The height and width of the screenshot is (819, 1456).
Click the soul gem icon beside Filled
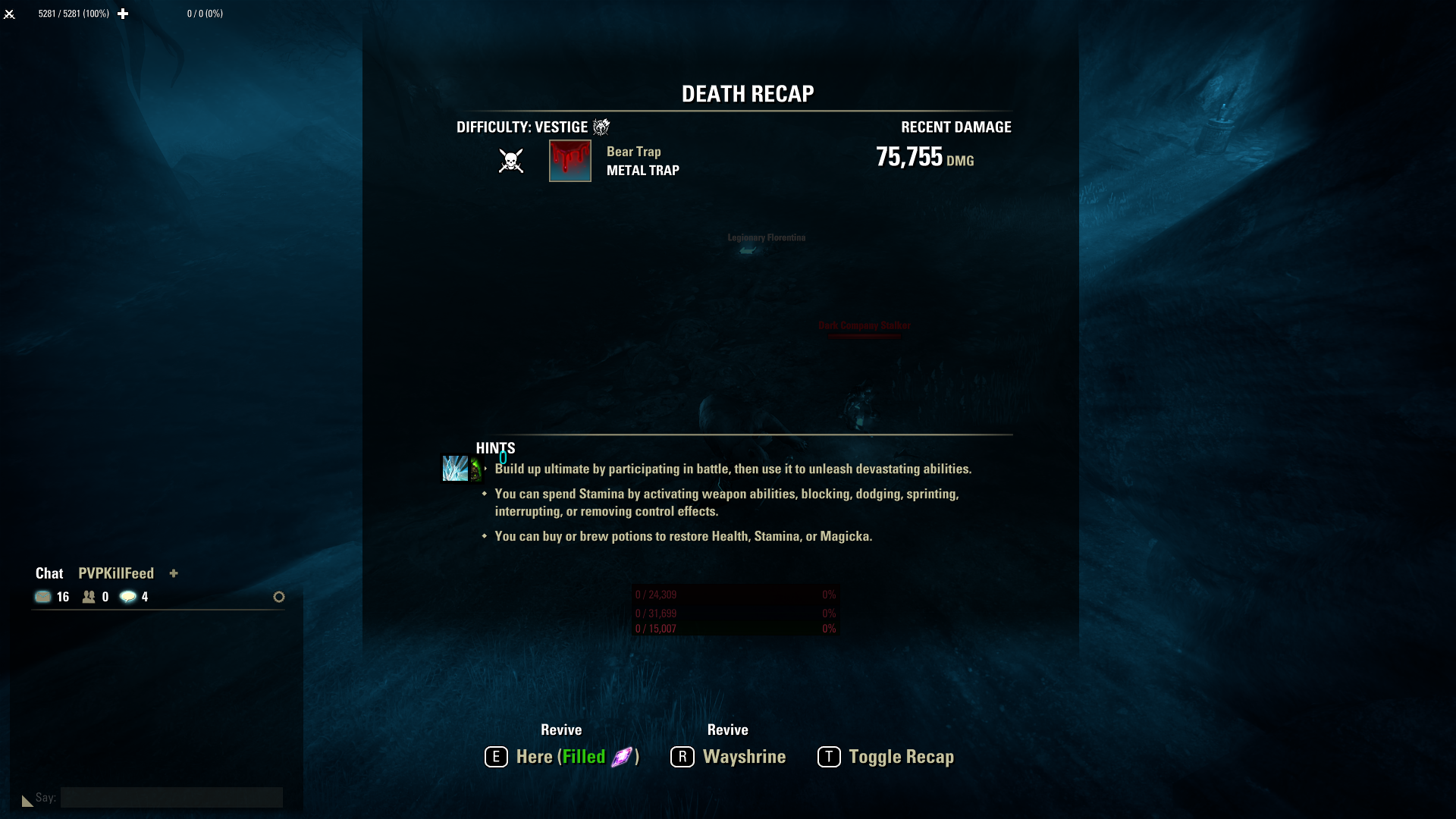coord(622,756)
